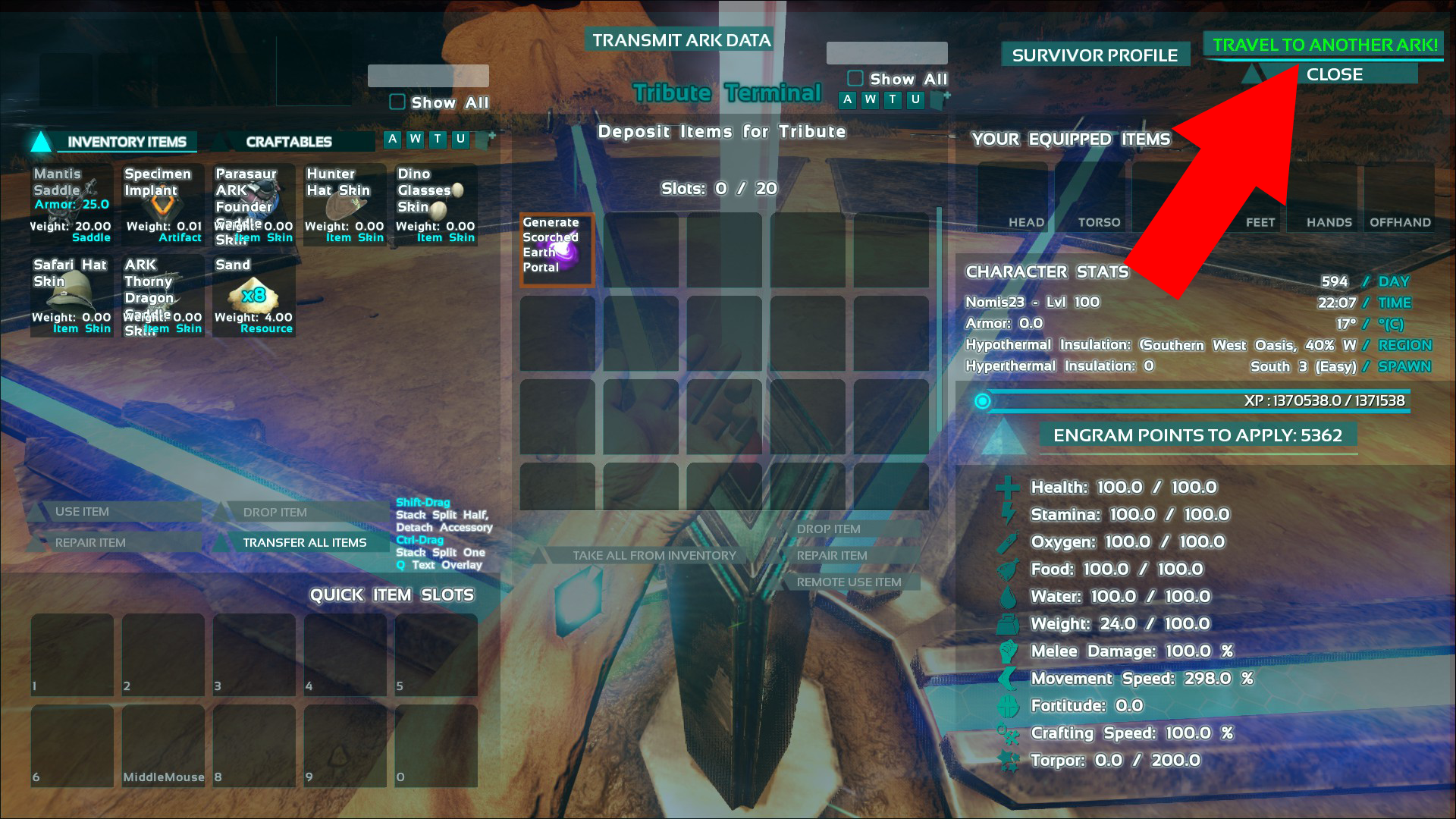The image size is (1456, 819).
Task: Tick the terminal's Show All checkbox
Action: (x=855, y=79)
